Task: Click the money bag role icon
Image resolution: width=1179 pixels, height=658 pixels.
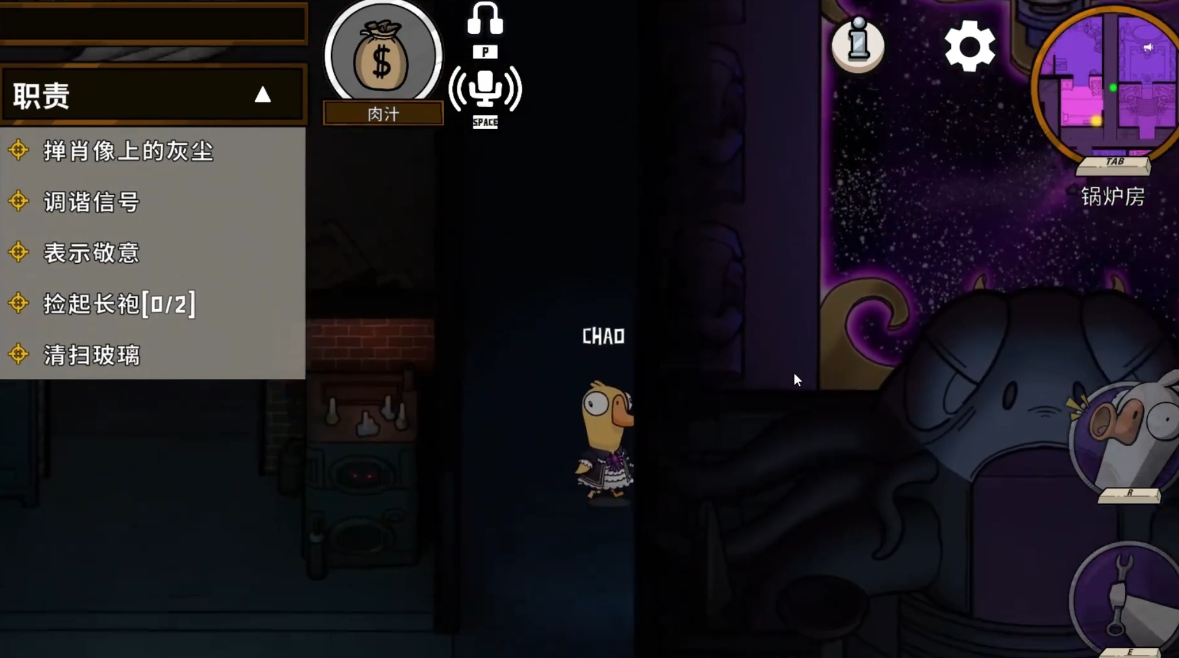Action: point(383,57)
